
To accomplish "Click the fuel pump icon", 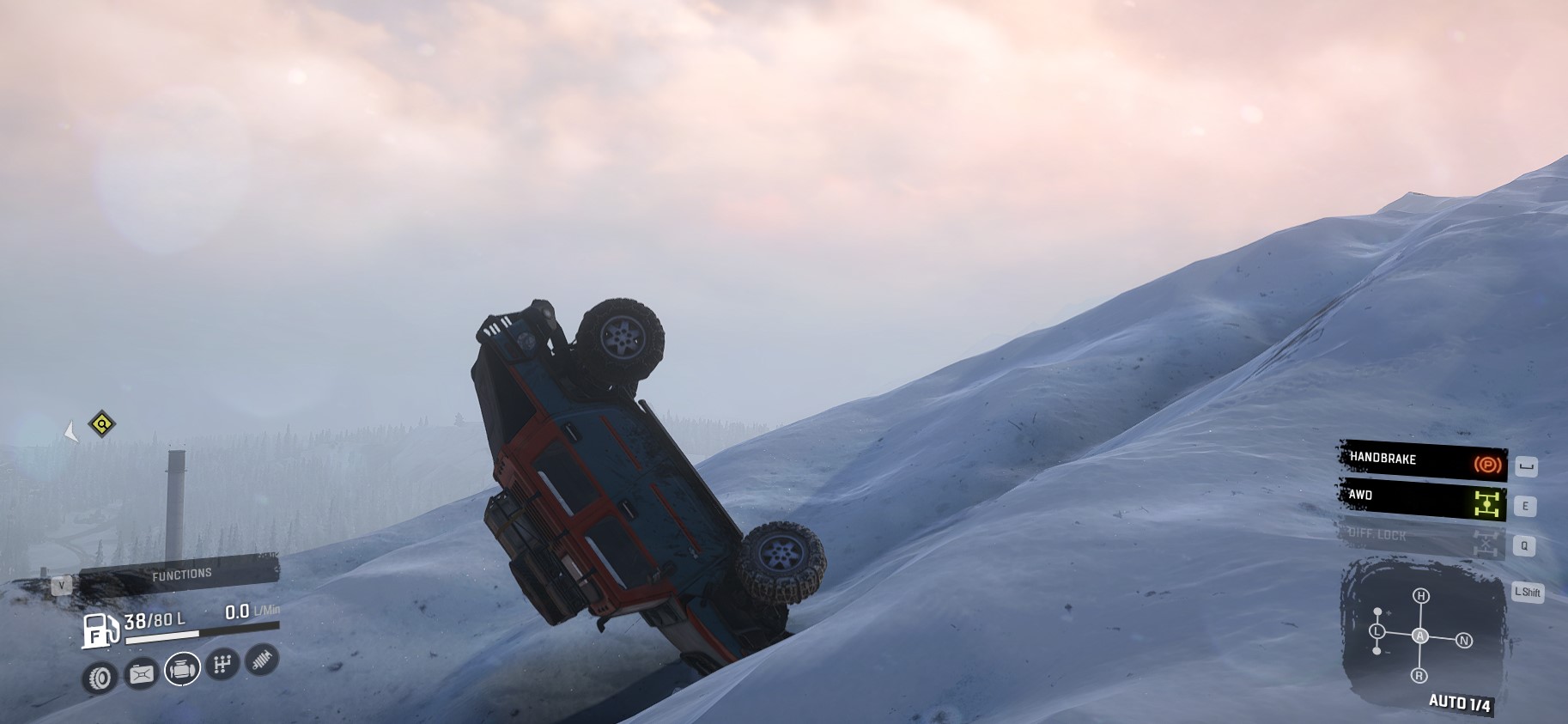I will click(x=100, y=630).
